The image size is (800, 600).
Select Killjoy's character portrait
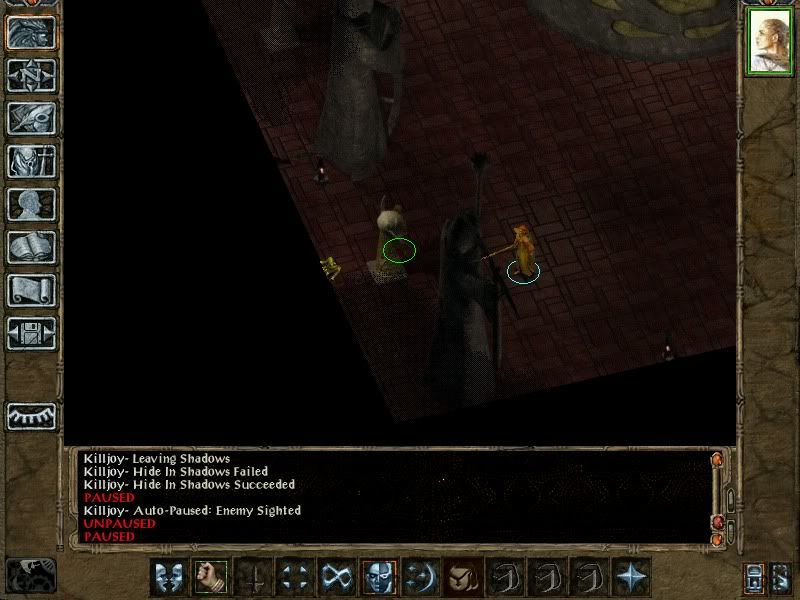(x=769, y=42)
